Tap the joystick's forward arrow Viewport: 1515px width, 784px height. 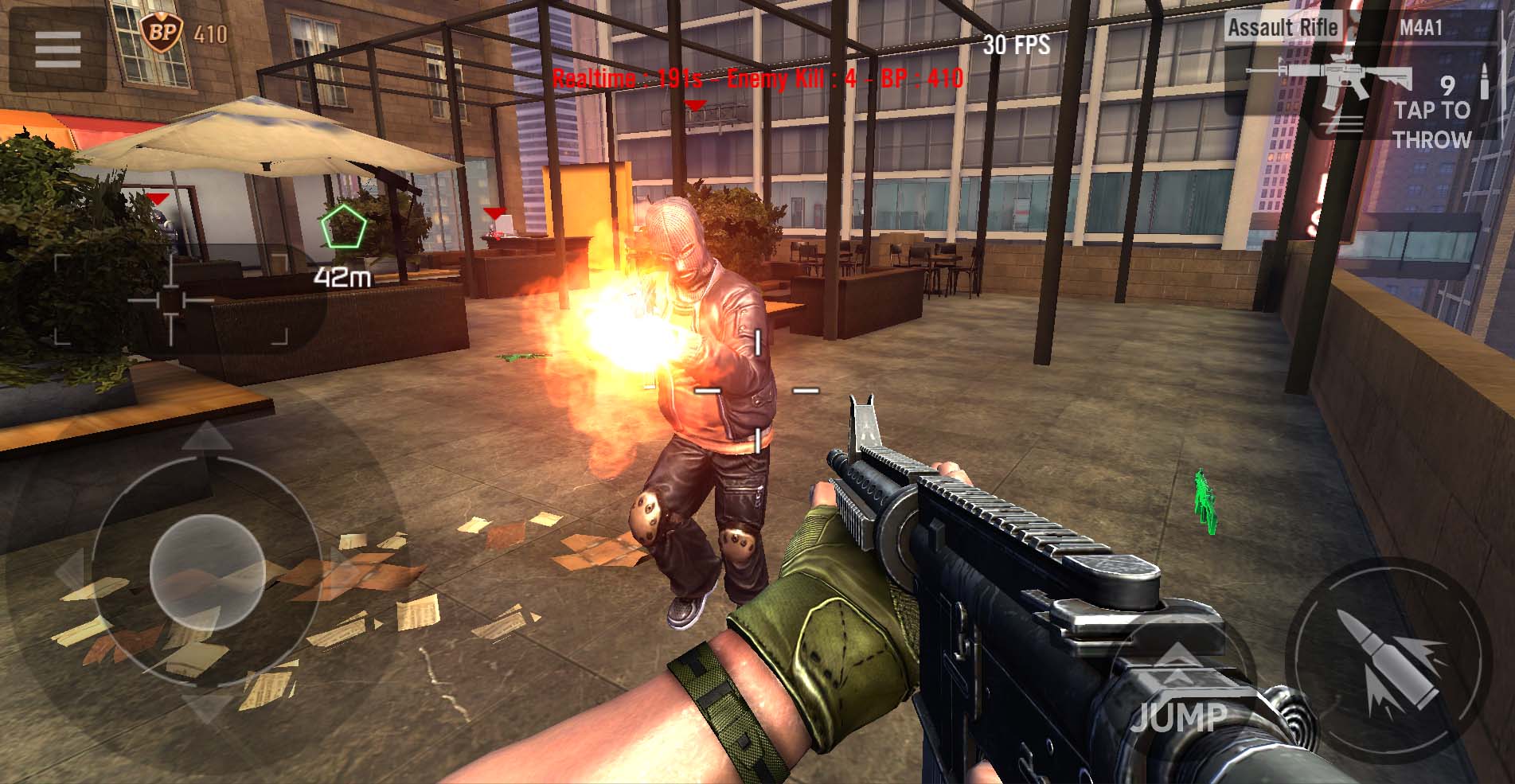coord(207,437)
